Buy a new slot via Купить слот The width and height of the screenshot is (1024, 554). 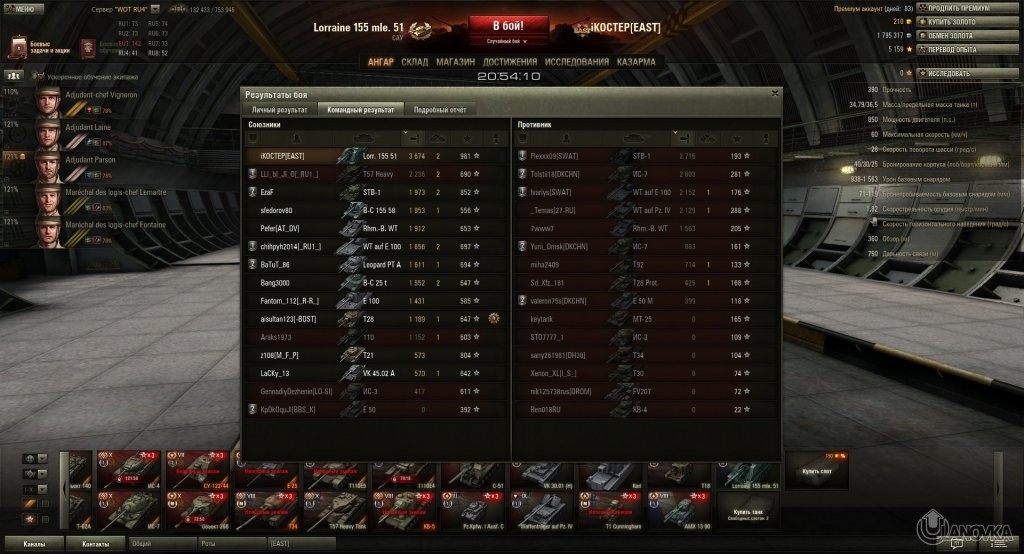(x=817, y=471)
